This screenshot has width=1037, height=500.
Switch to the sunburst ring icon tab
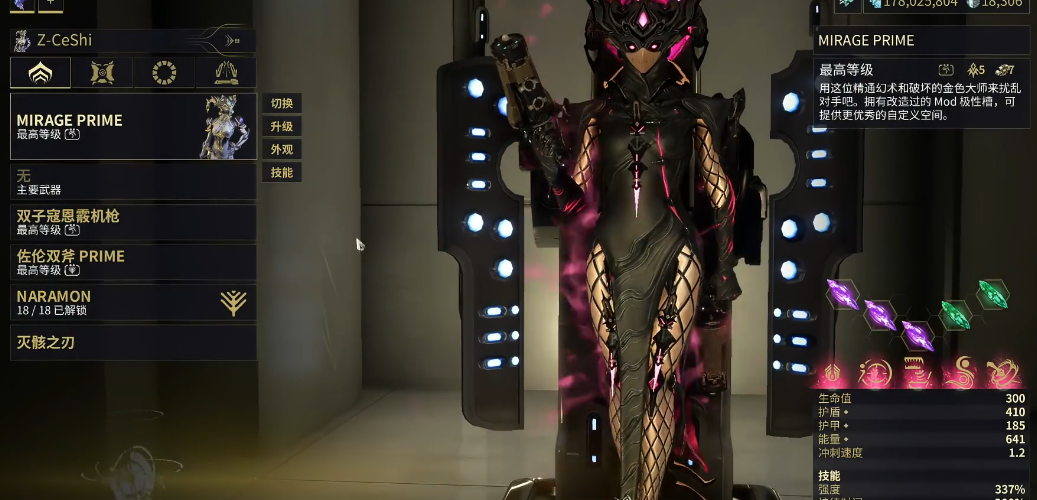tap(164, 73)
